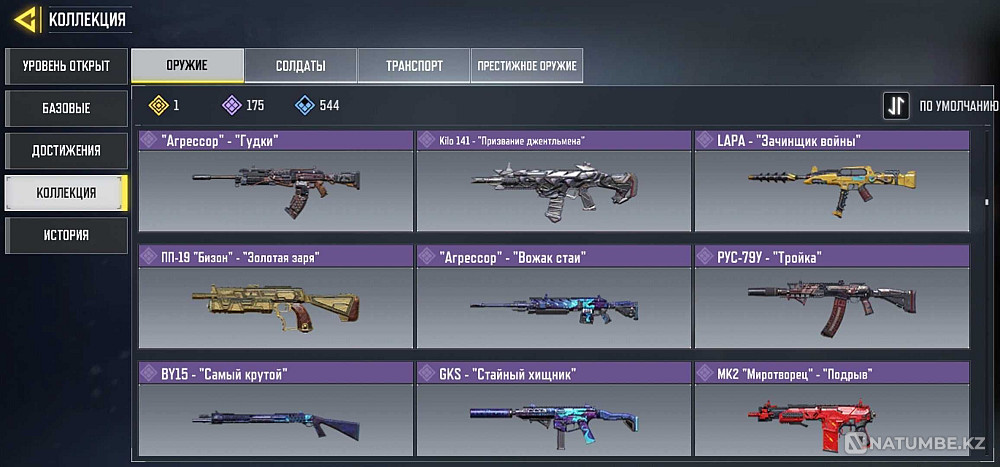Open the История section
The width and height of the screenshot is (1000, 467).
click(65, 235)
